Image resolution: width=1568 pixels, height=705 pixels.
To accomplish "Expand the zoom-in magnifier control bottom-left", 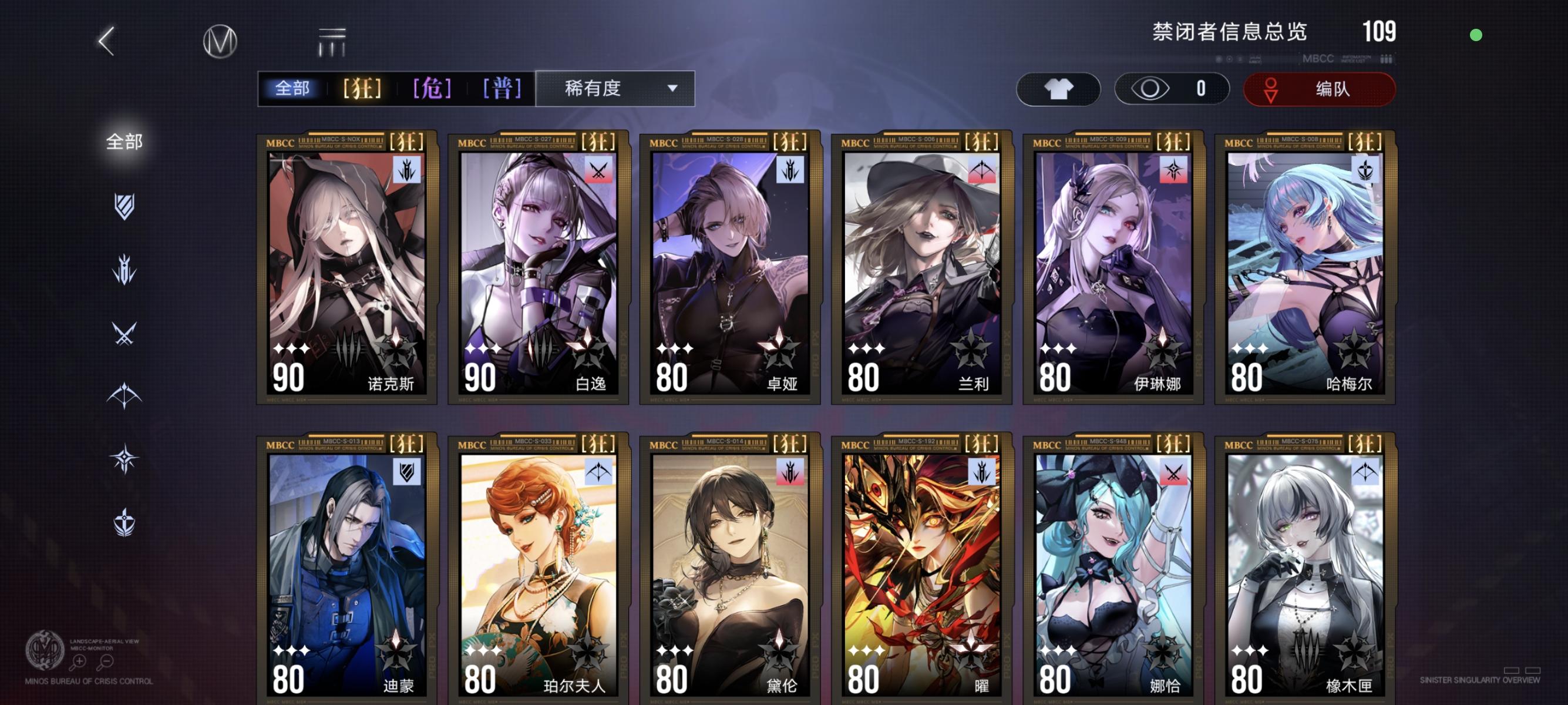I will [x=80, y=660].
